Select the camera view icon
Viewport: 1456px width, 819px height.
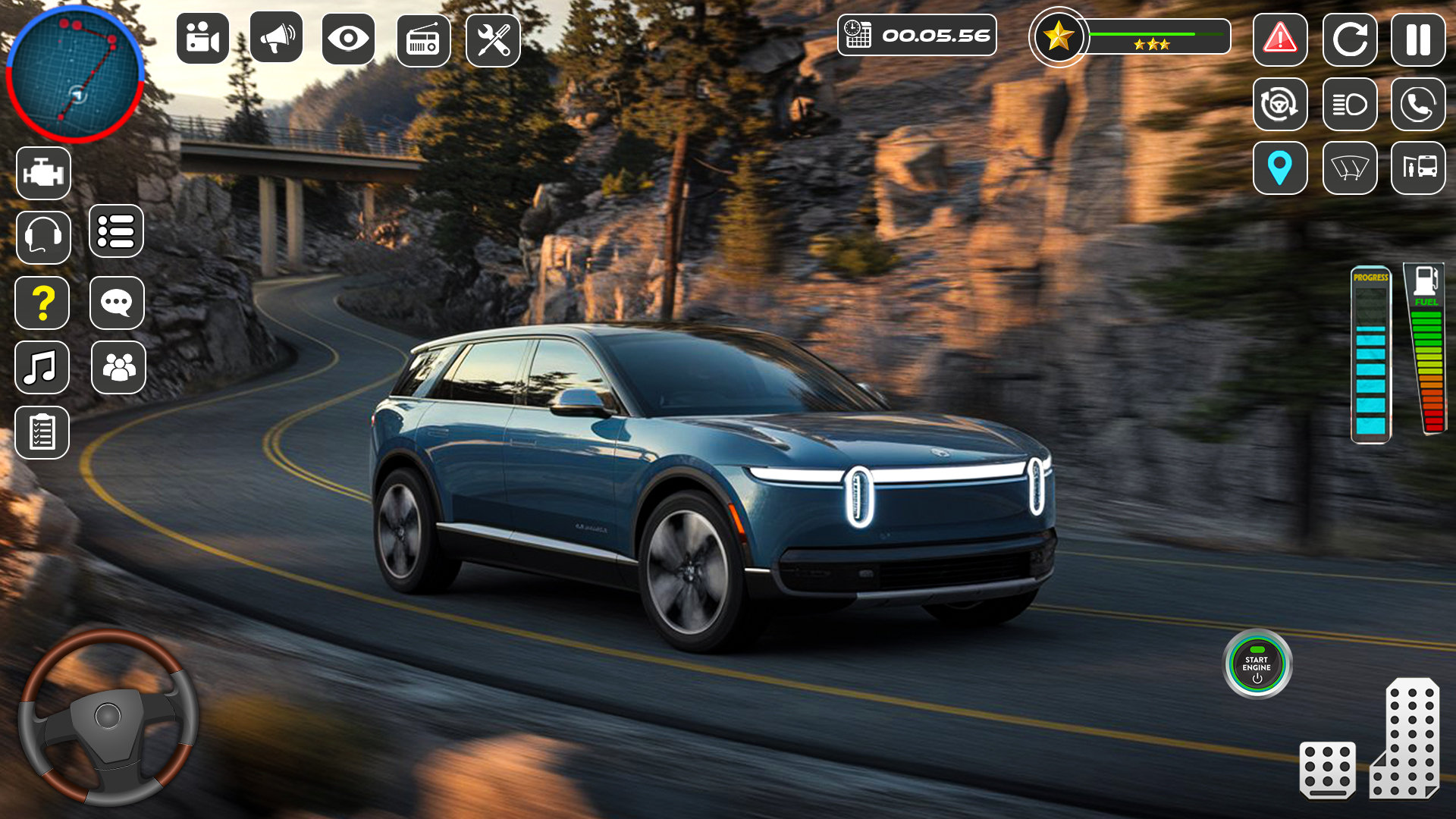tap(203, 39)
